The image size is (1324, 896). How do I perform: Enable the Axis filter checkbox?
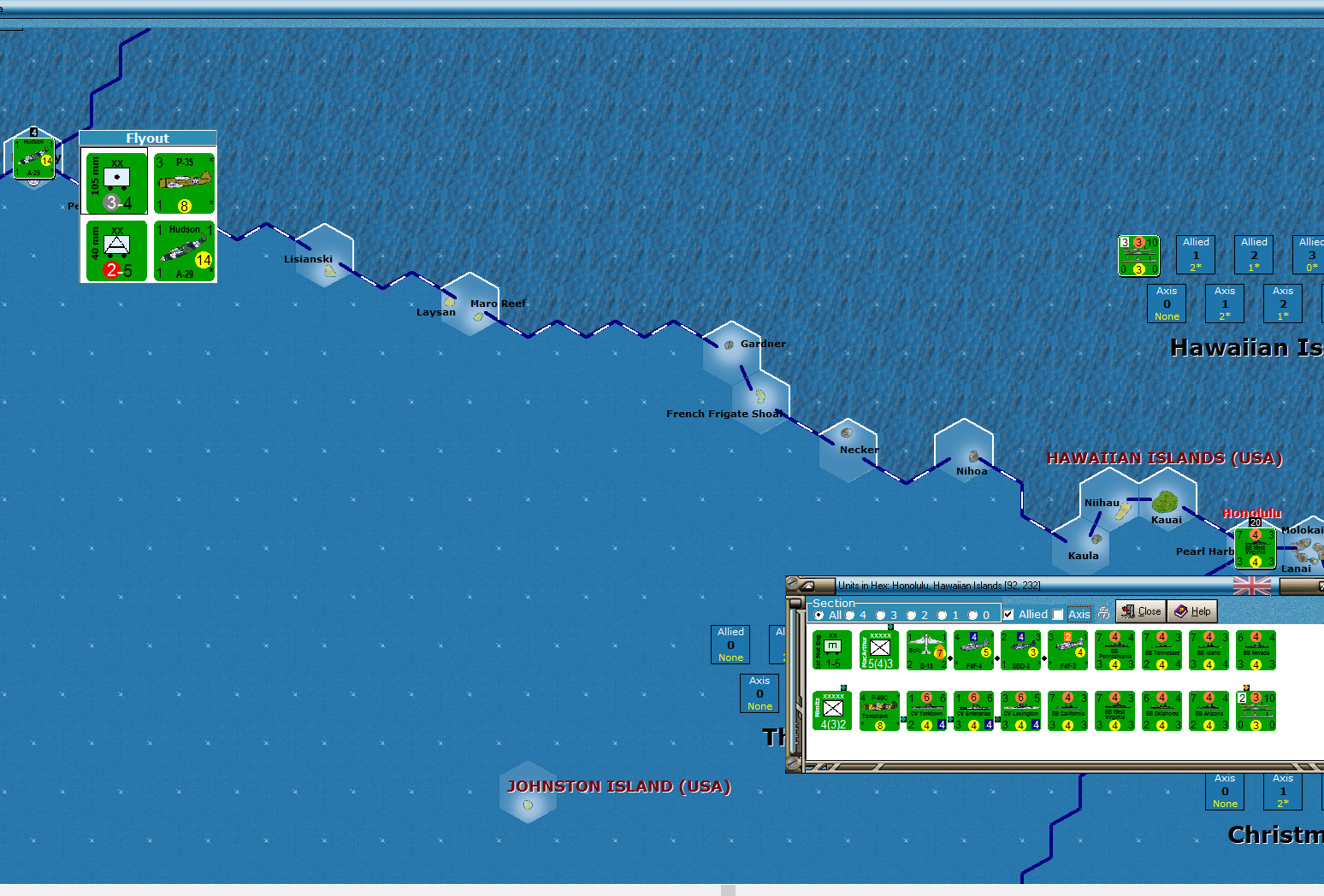click(x=1056, y=614)
